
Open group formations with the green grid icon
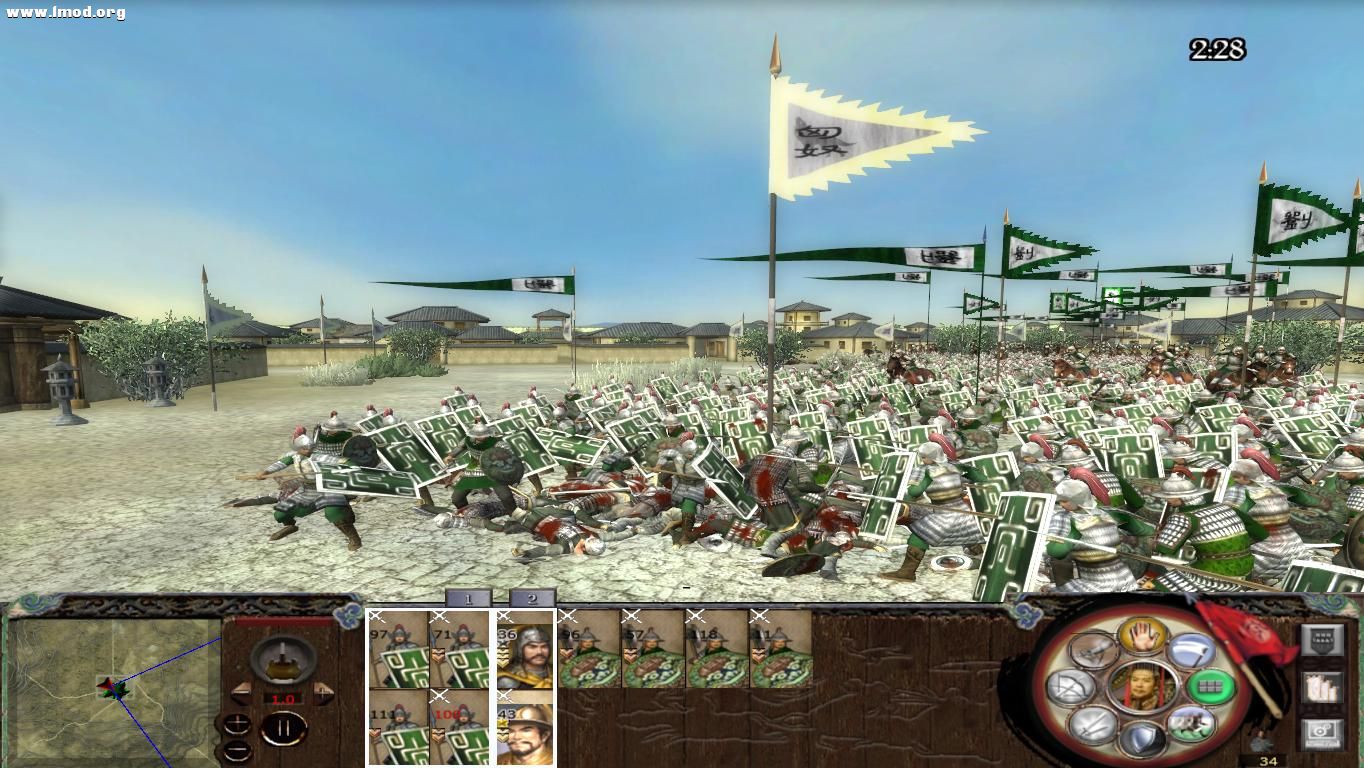1213,685
